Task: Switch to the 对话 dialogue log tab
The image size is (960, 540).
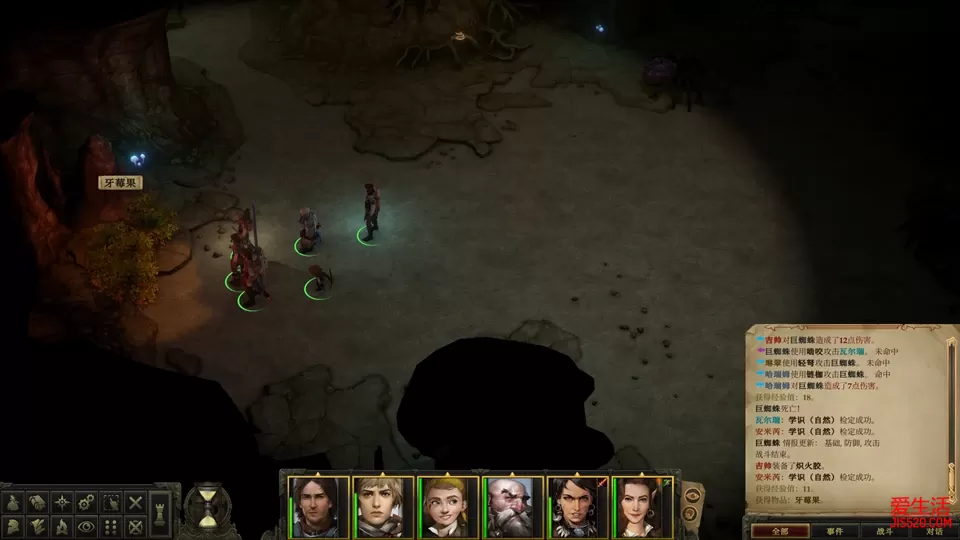Action: click(936, 531)
